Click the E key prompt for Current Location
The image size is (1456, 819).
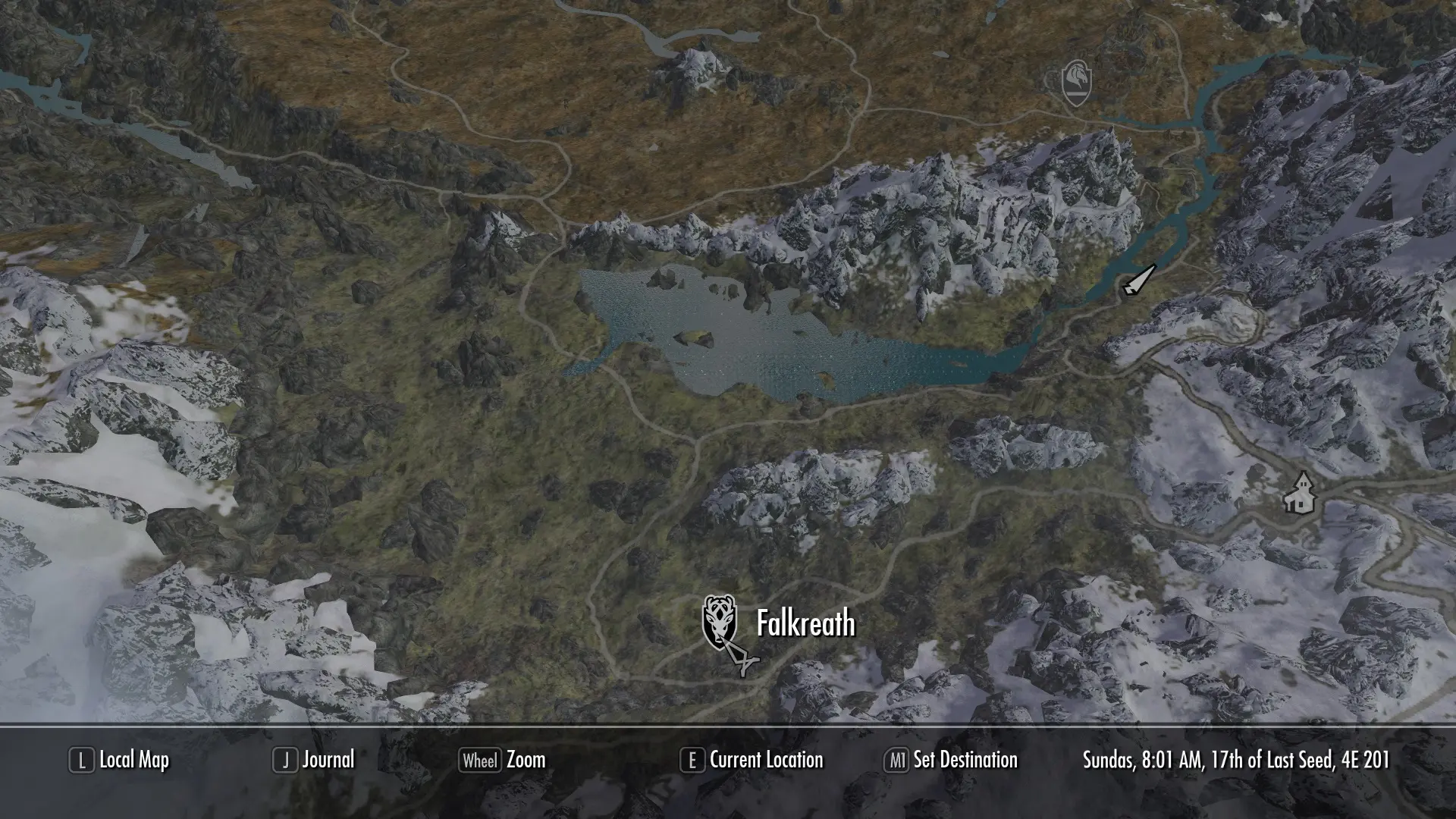692,760
